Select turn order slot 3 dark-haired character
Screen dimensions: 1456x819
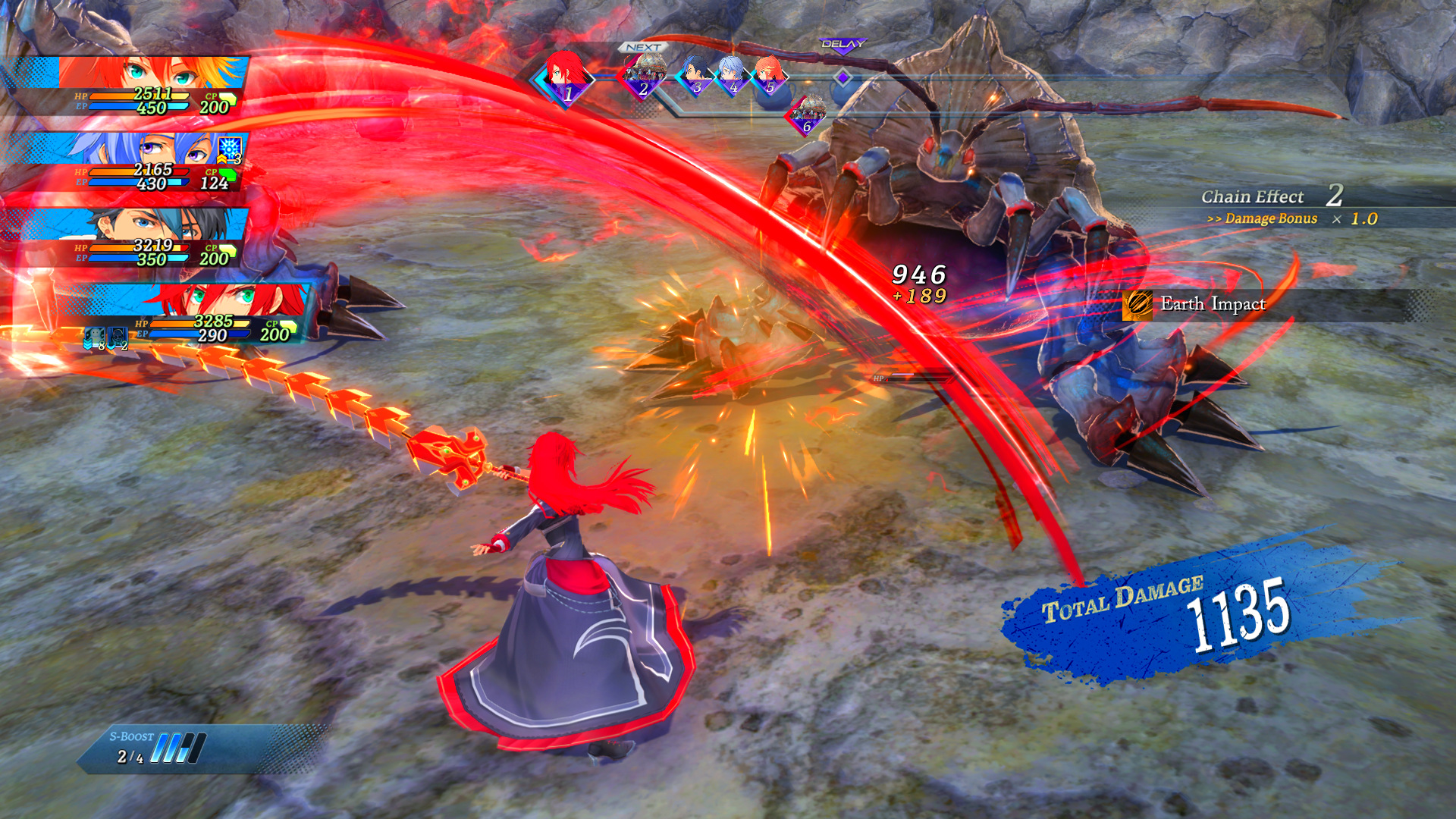pos(694,76)
